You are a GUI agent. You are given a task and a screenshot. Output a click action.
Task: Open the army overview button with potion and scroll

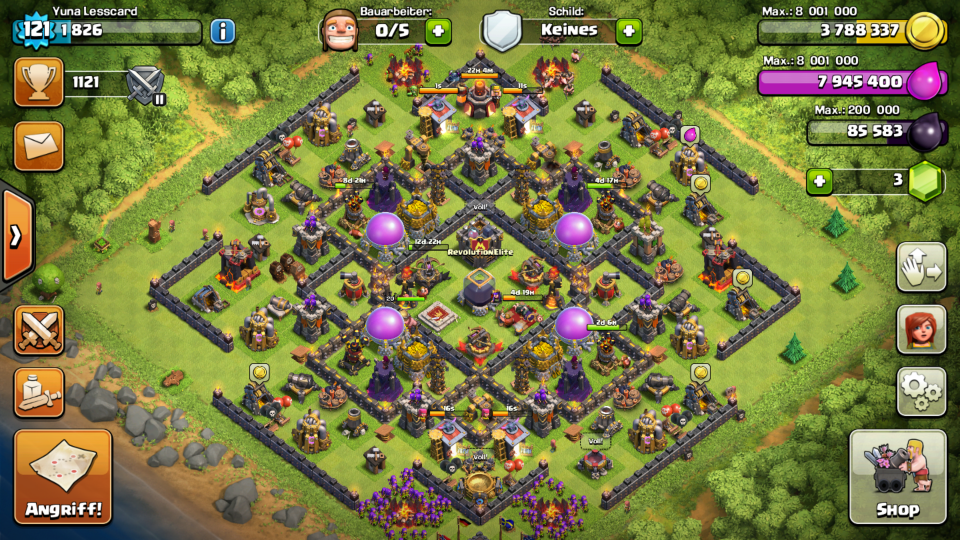pos(39,392)
